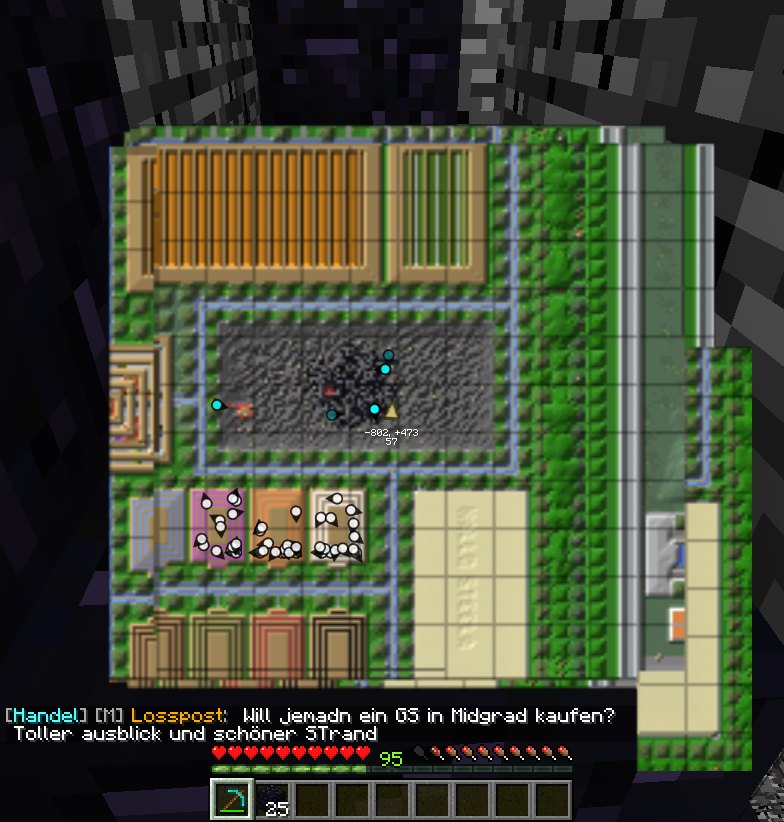The image size is (784, 822).
Task: Click the [Handel] channel tag in chat
Action: (x=46, y=716)
